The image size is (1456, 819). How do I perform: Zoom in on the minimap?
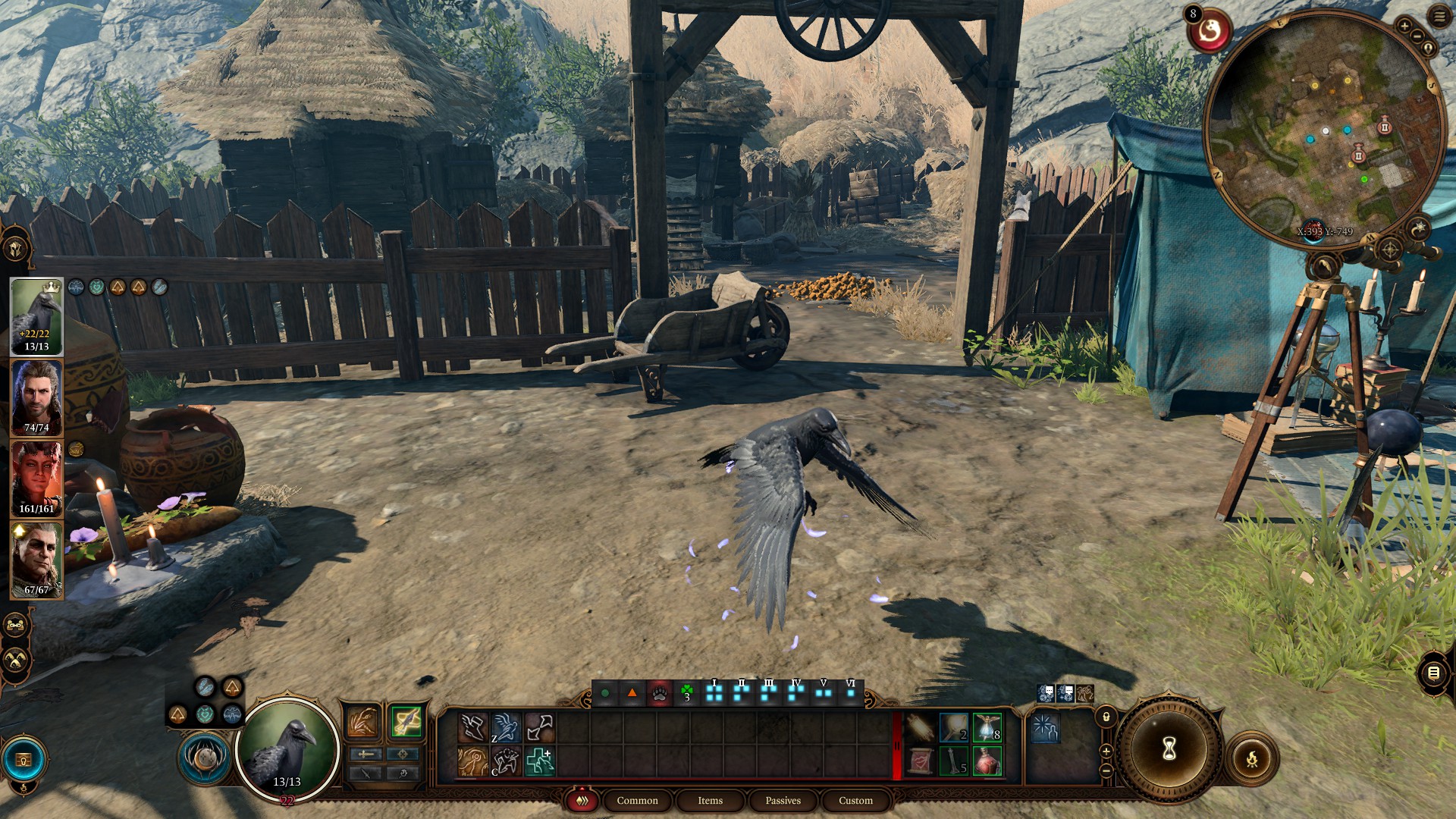click(x=1404, y=27)
